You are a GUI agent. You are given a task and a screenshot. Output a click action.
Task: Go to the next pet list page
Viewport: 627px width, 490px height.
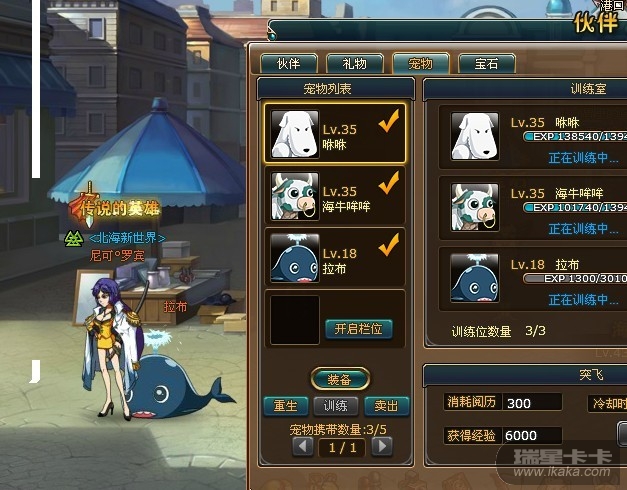coord(381,447)
